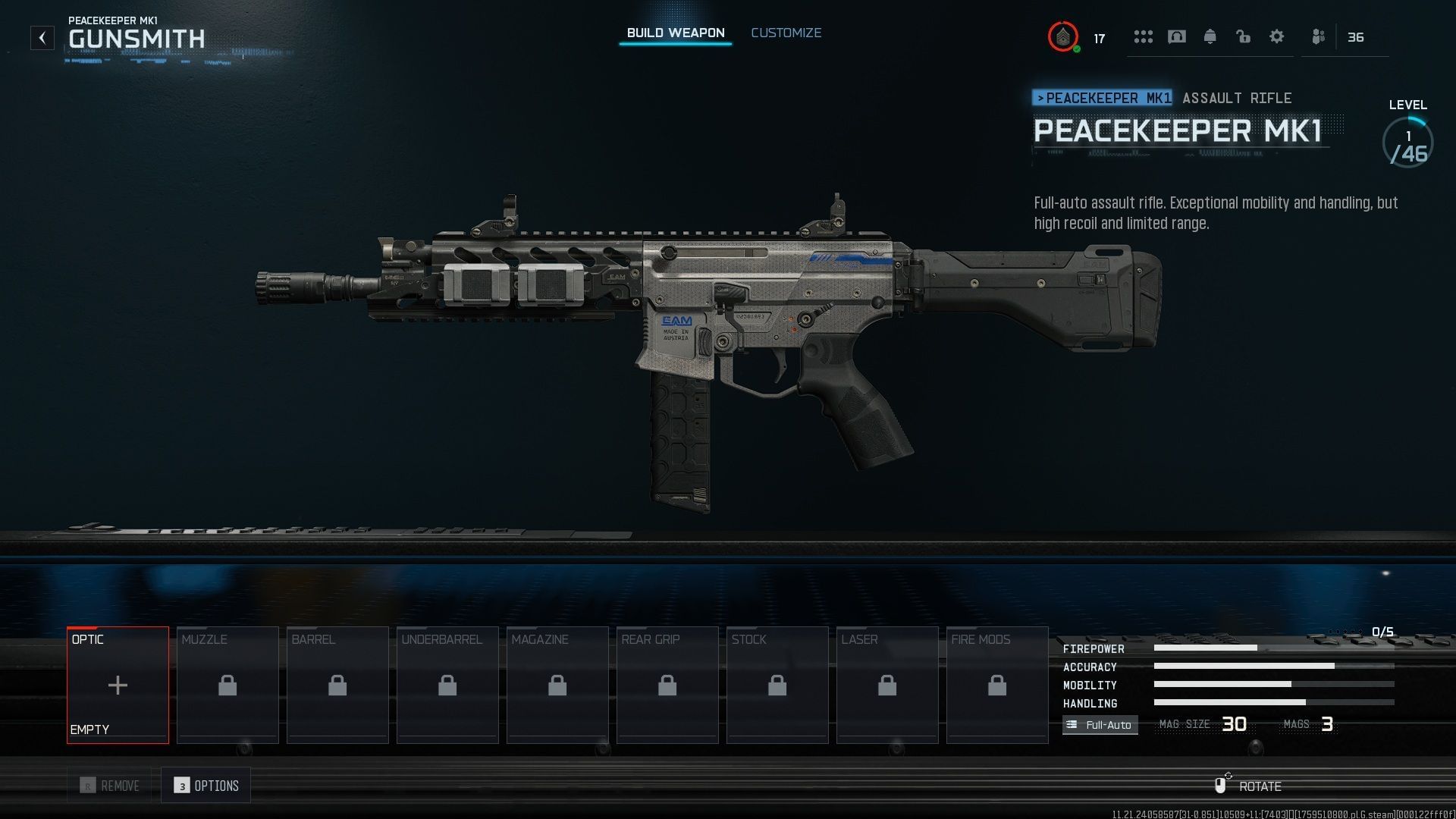Choose the locked Laser slot

[887, 685]
